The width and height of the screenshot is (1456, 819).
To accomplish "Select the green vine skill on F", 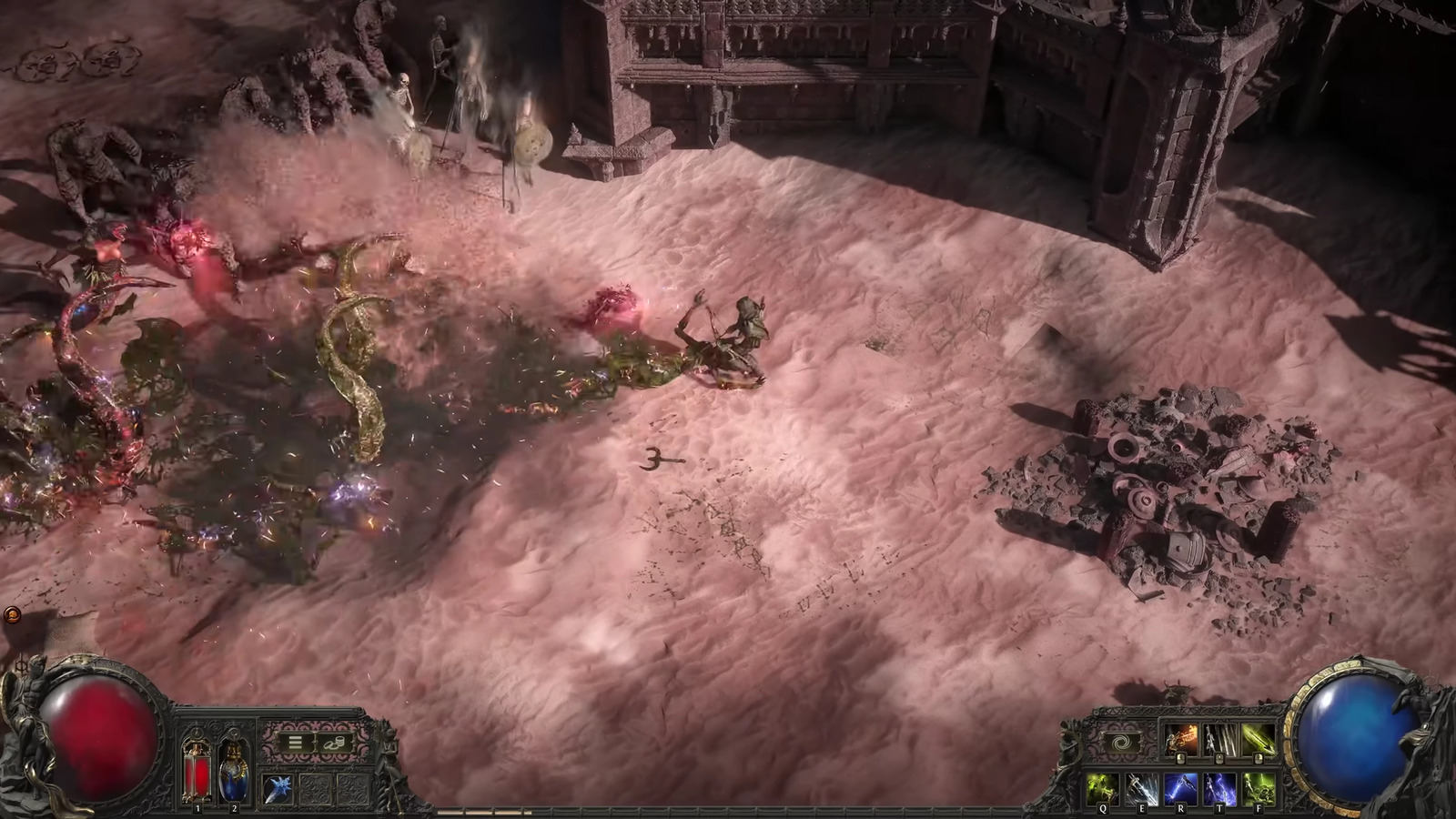I will pyautogui.click(x=1258, y=788).
